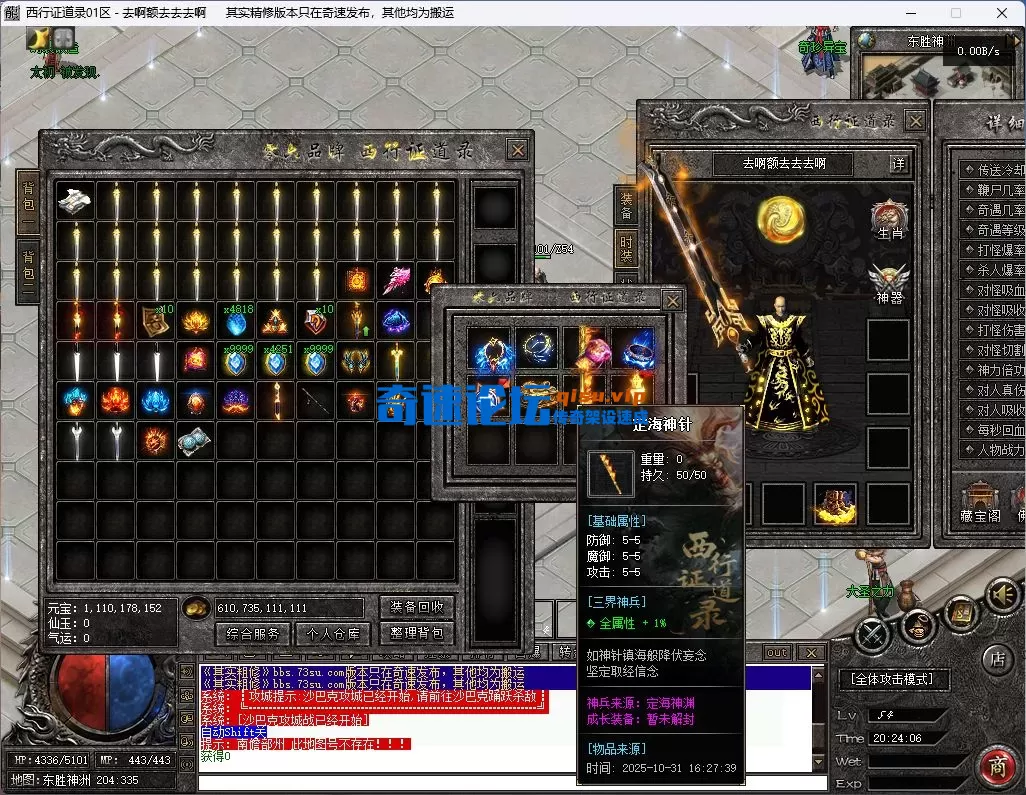Screen dimensions: 1026x795
Task: Open the 藏宝阁 treasure pavilion
Action: click(x=980, y=502)
